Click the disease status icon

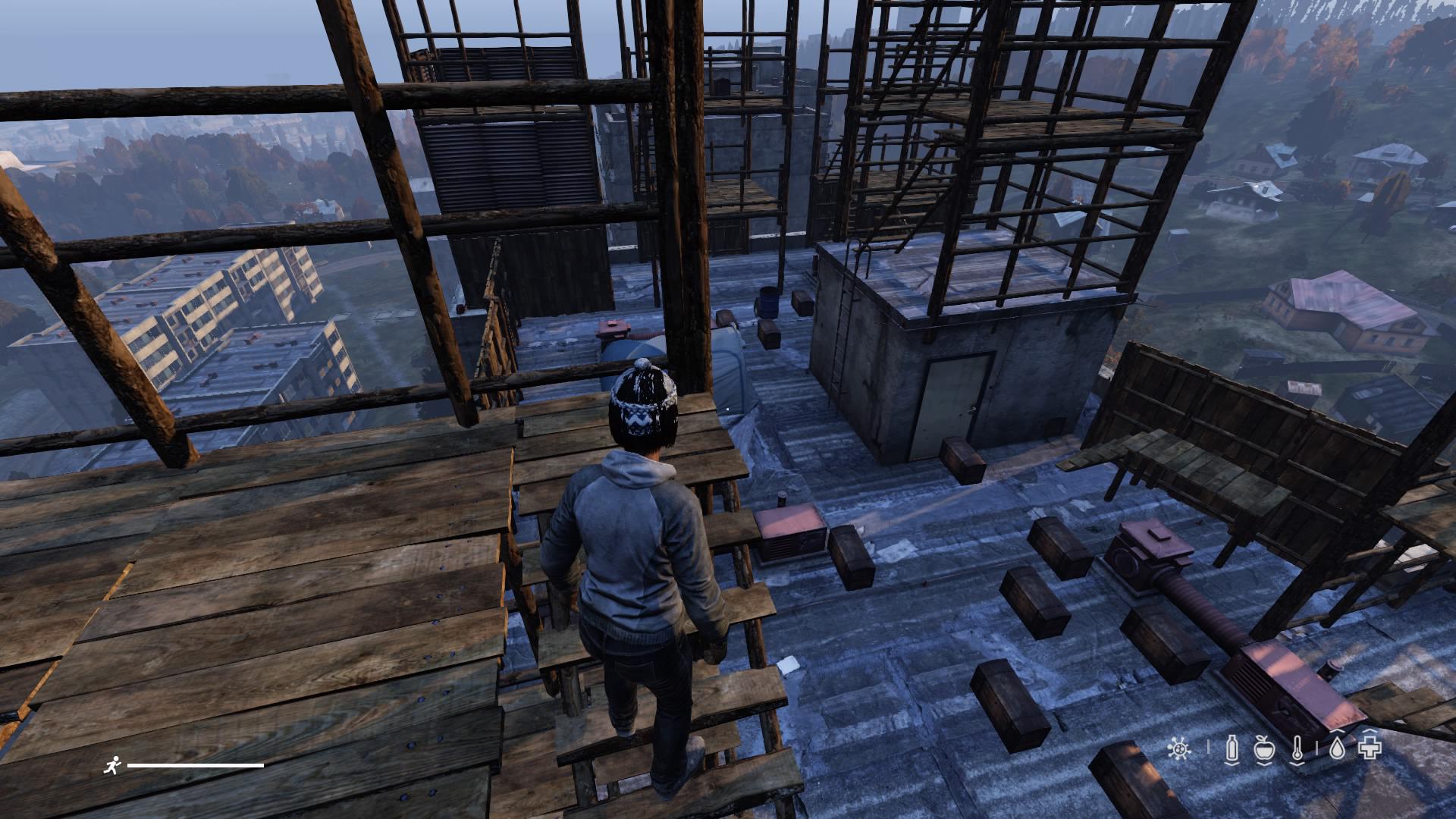click(x=1179, y=749)
